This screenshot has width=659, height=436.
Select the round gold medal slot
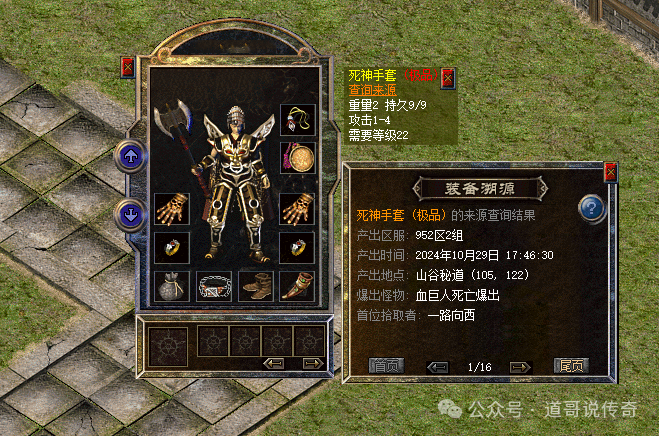(297, 158)
